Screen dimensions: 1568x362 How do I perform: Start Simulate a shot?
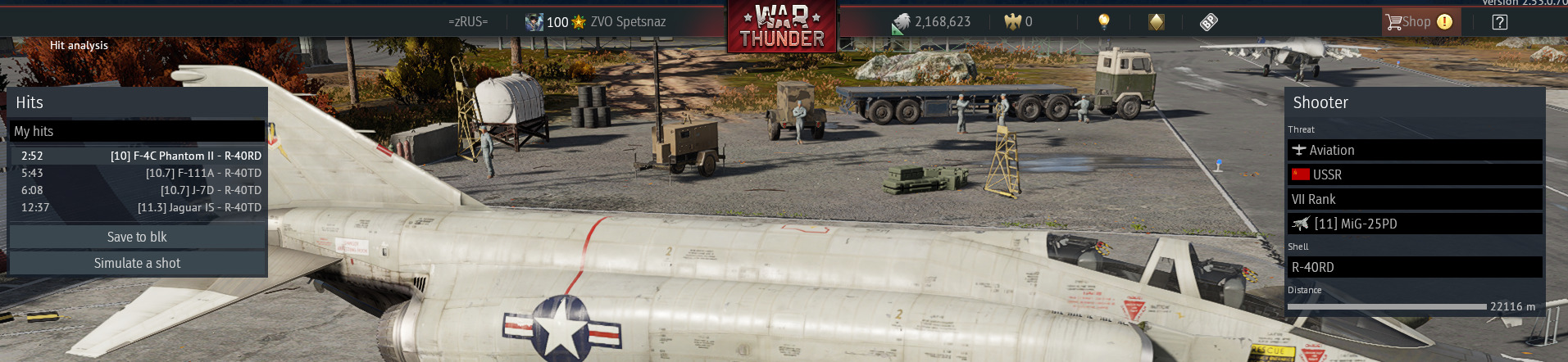137,263
